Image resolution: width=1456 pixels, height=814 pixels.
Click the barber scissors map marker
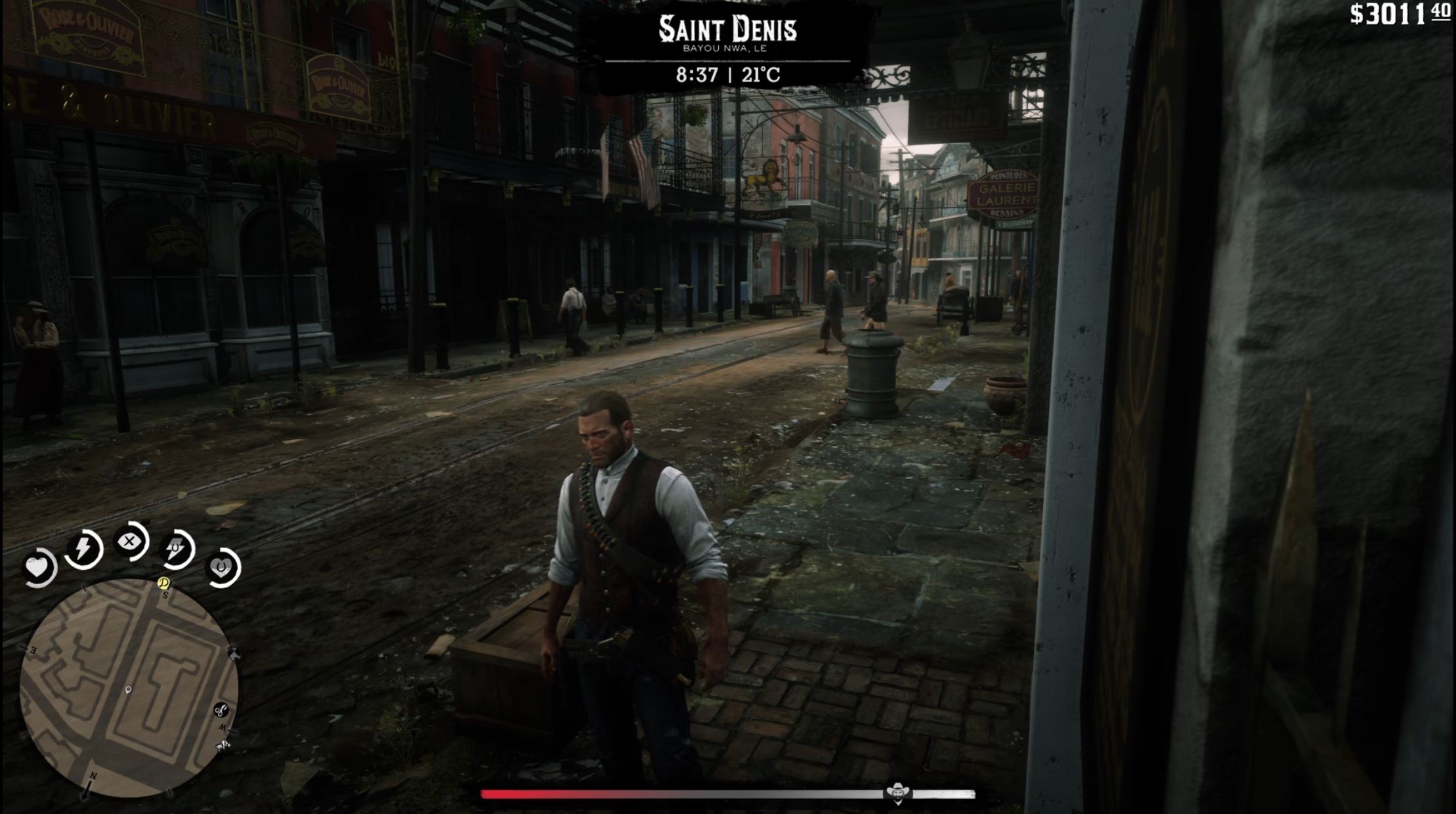pyautogui.click(x=221, y=710)
